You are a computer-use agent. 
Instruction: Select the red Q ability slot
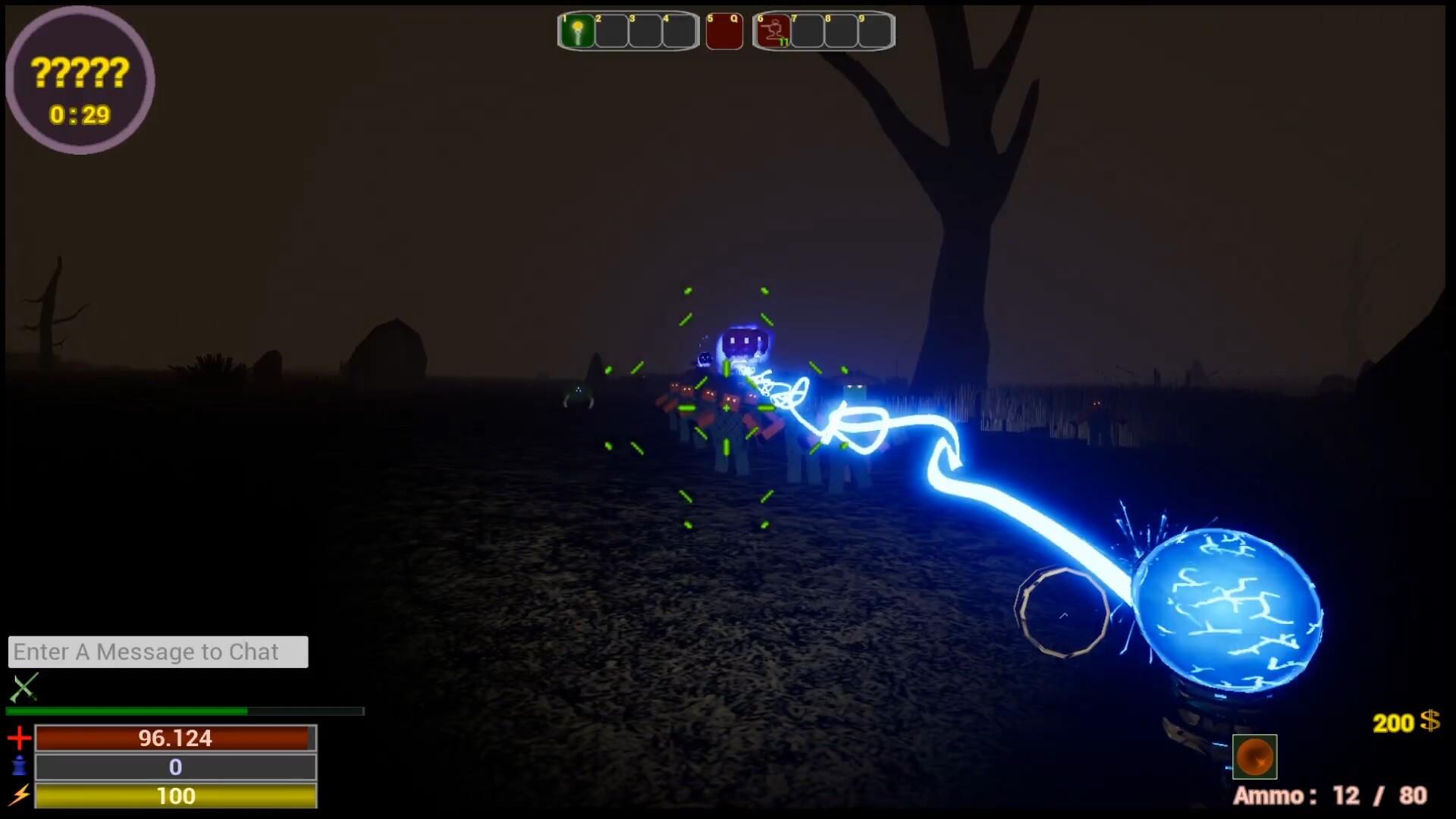click(724, 30)
